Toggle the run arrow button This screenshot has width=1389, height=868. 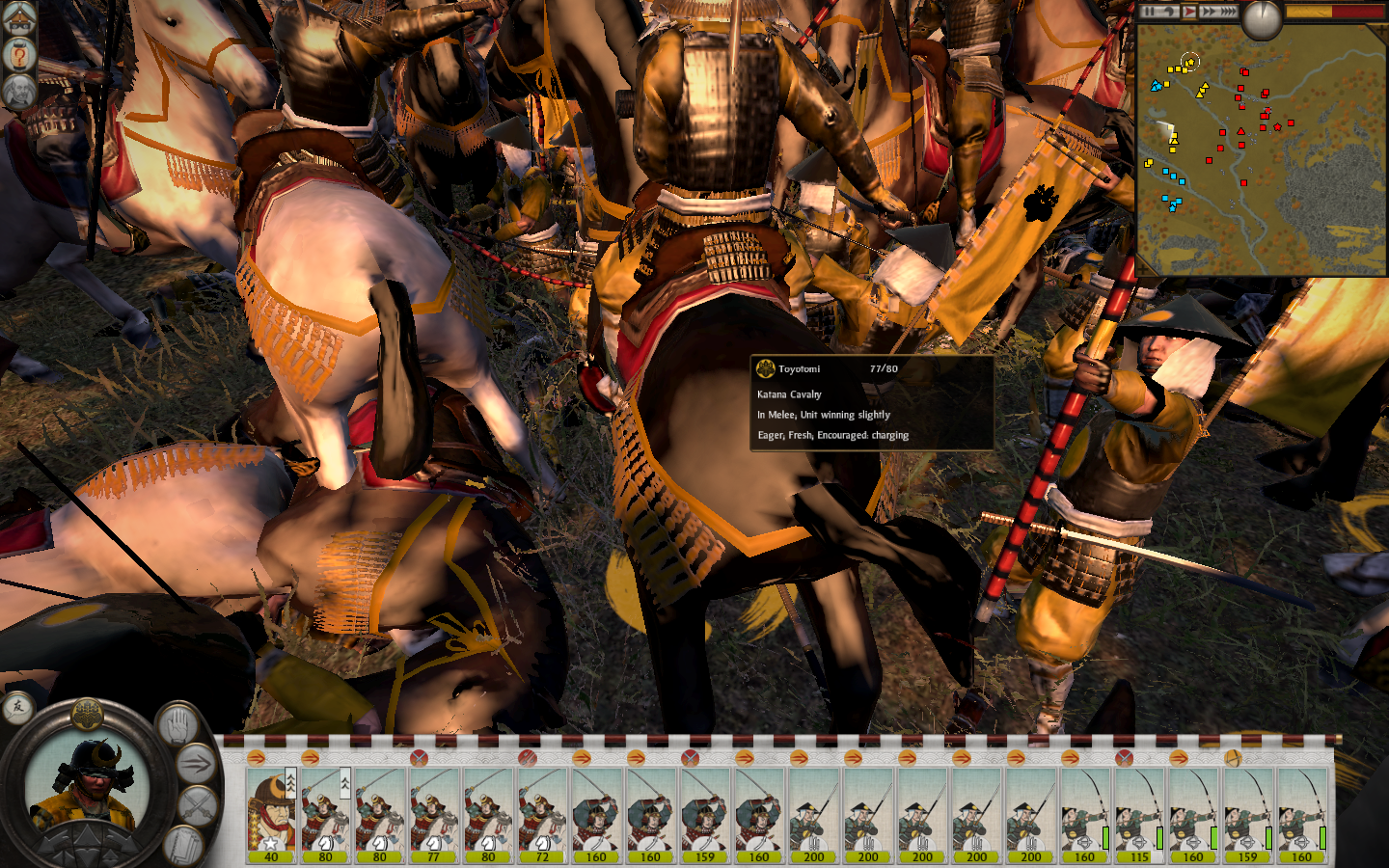point(196,765)
